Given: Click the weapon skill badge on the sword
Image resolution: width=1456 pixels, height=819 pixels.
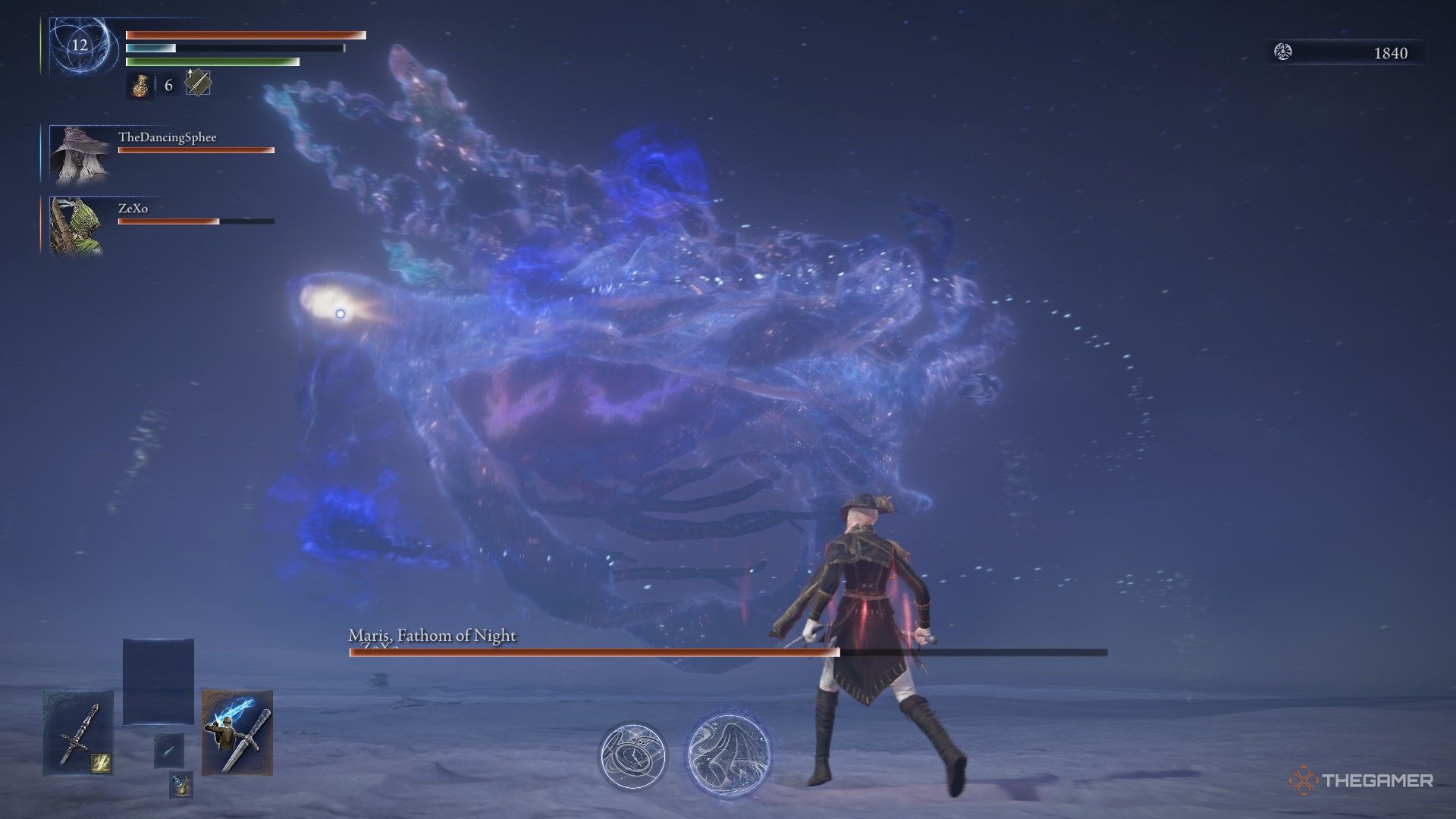Looking at the screenshot, I should click(101, 762).
